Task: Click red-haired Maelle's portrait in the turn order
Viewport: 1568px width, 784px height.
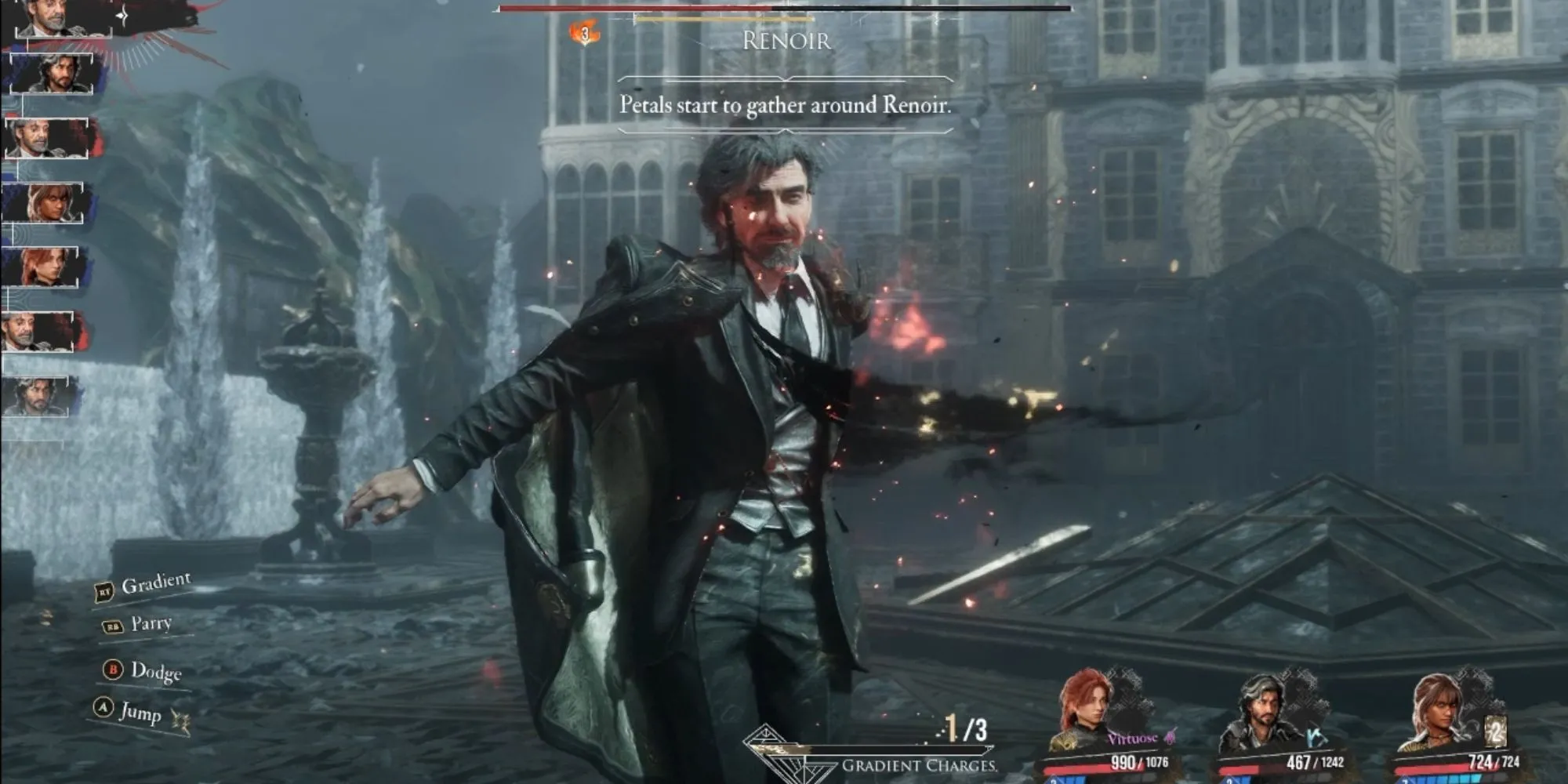Action: [x=45, y=267]
